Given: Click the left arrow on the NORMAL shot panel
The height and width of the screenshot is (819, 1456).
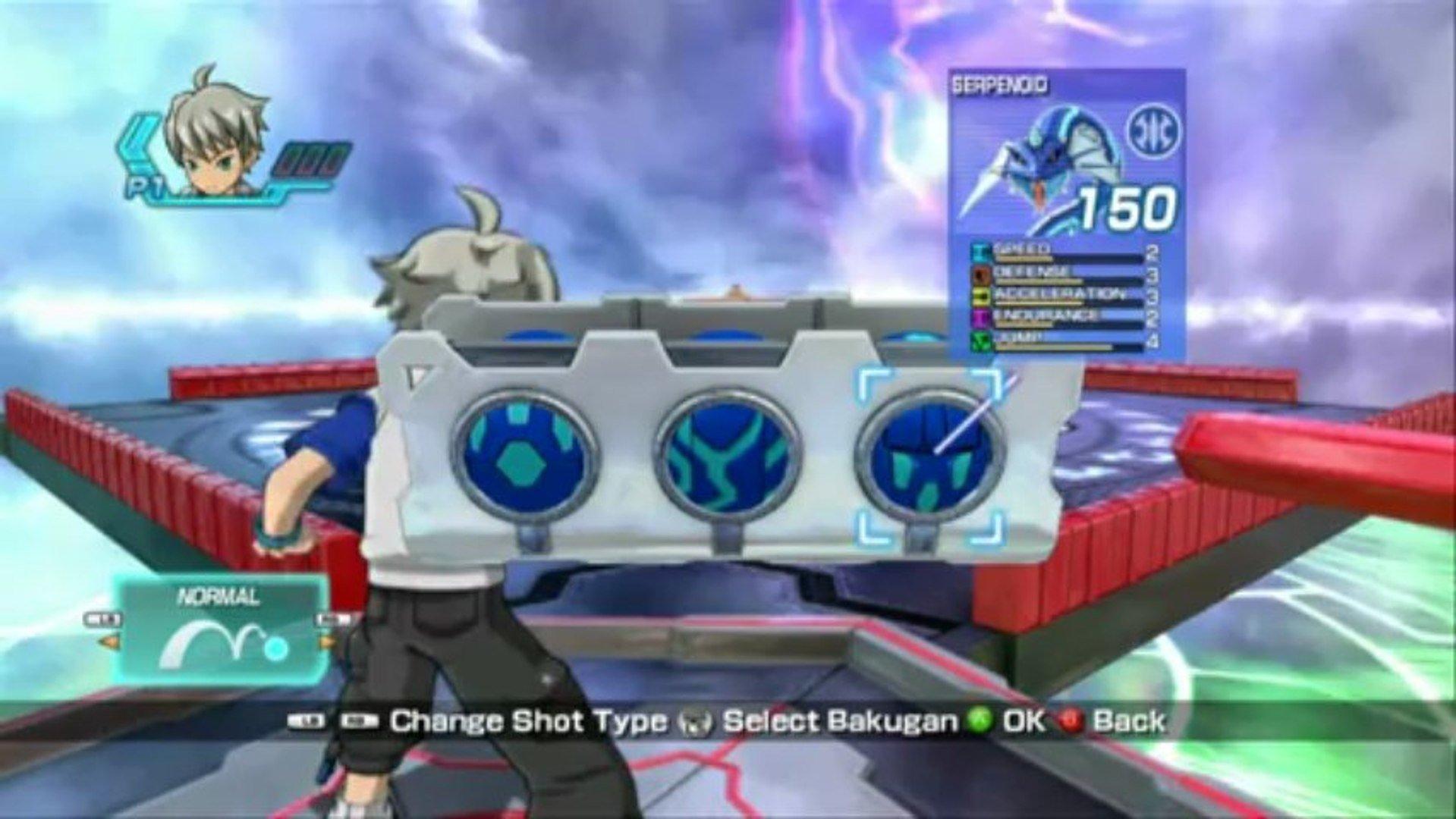Looking at the screenshot, I should pyautogui.click(x=108, y=642).
